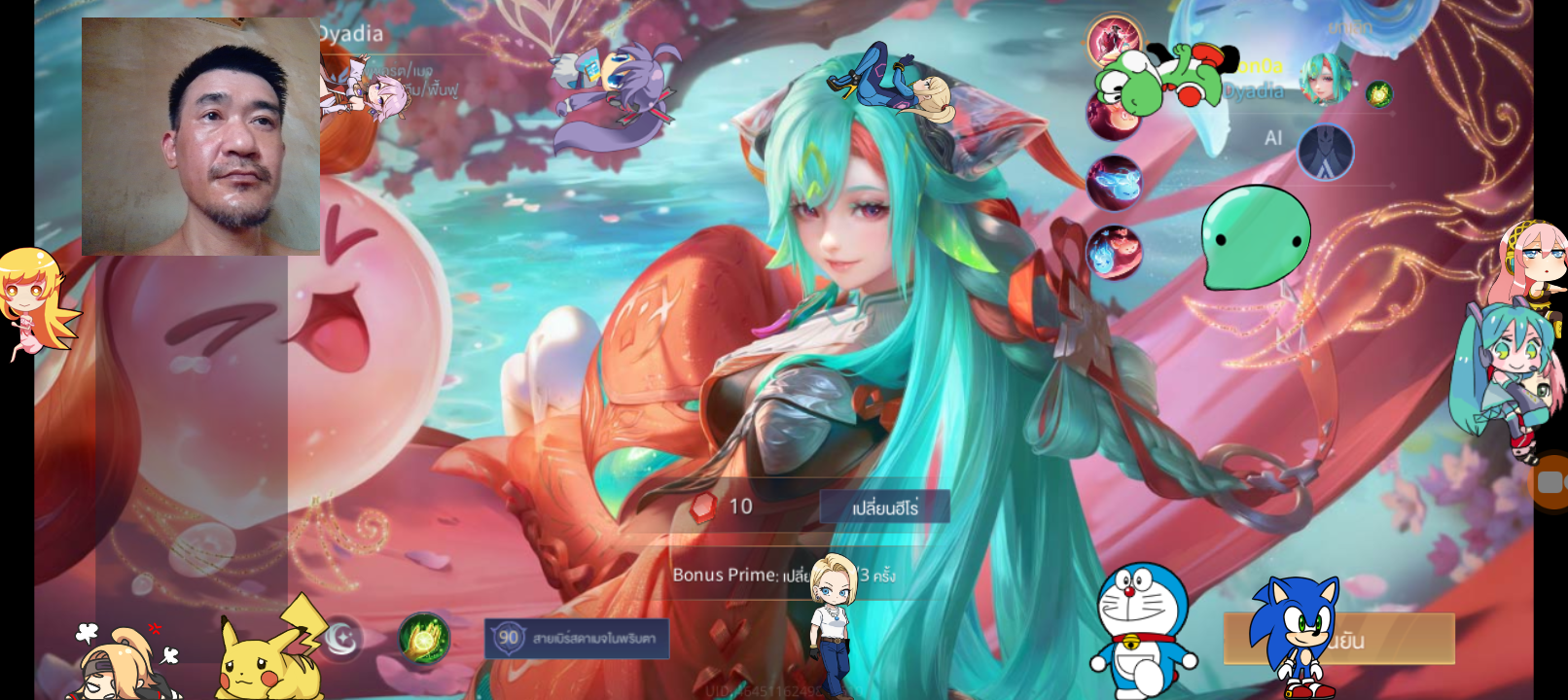
Task: Choose the blue flame and pink creature skill icon
Action: pos(1114,251)
